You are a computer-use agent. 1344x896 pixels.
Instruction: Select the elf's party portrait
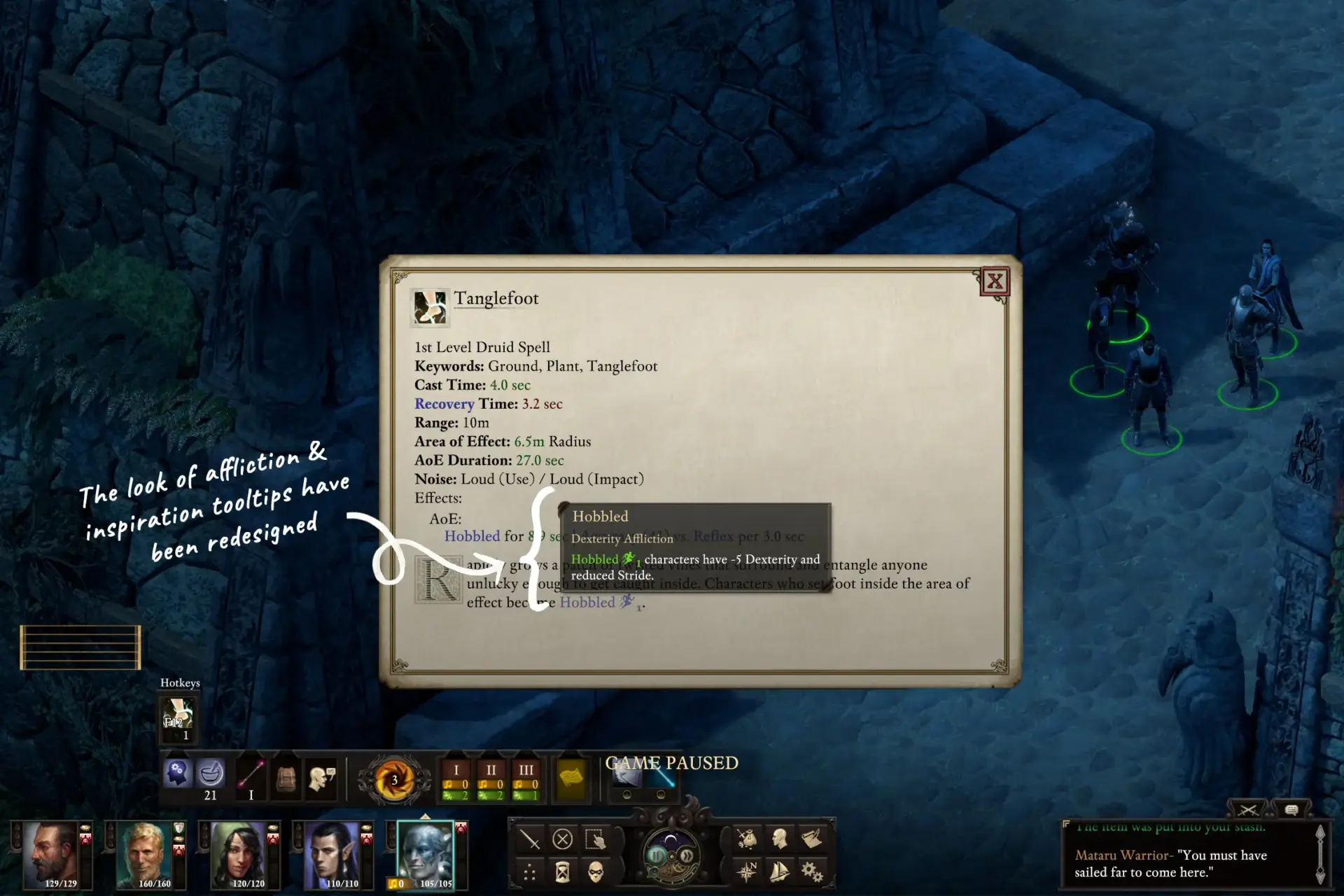point(332,854)
